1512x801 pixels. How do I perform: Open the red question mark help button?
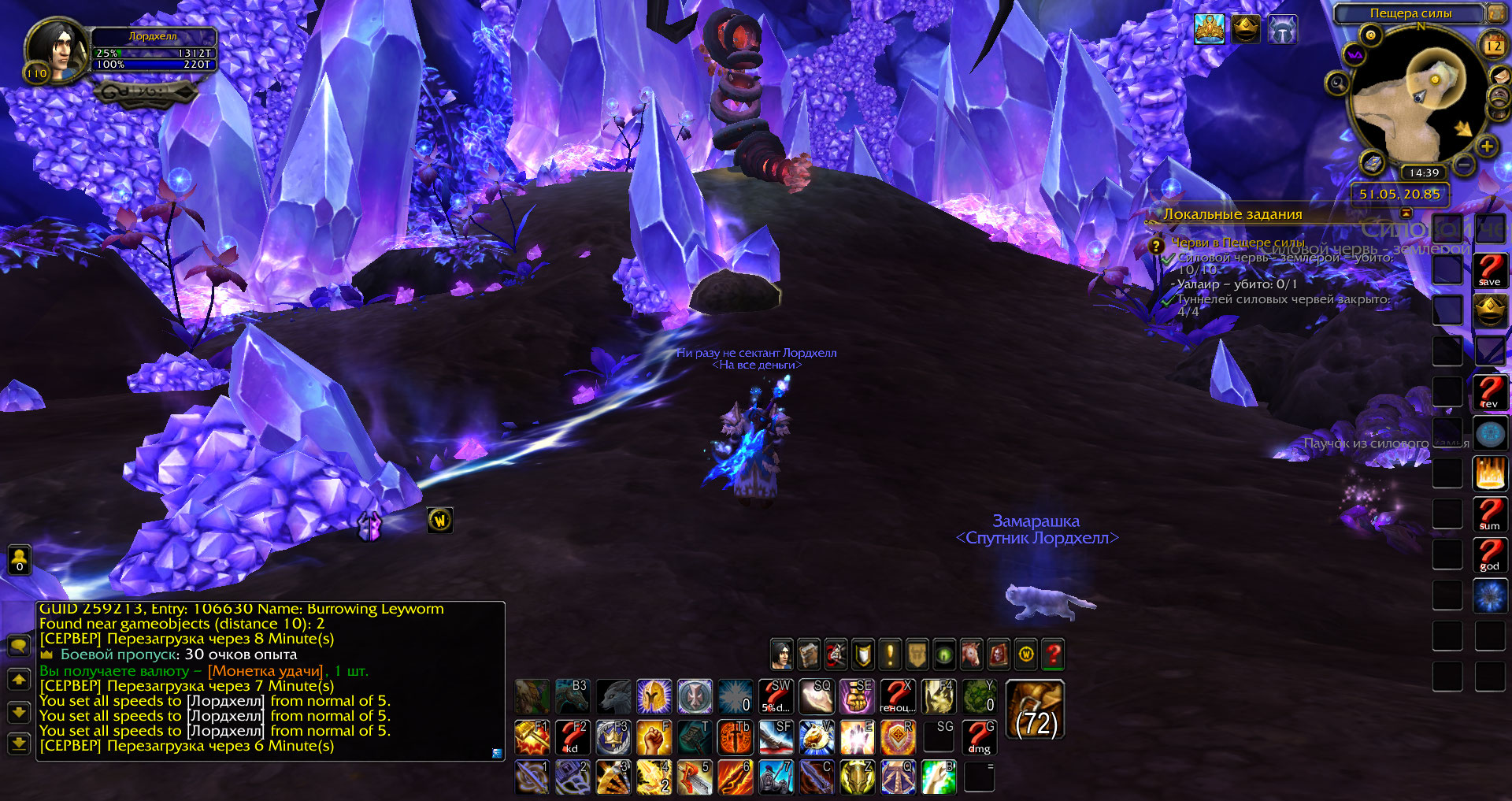1053,654
